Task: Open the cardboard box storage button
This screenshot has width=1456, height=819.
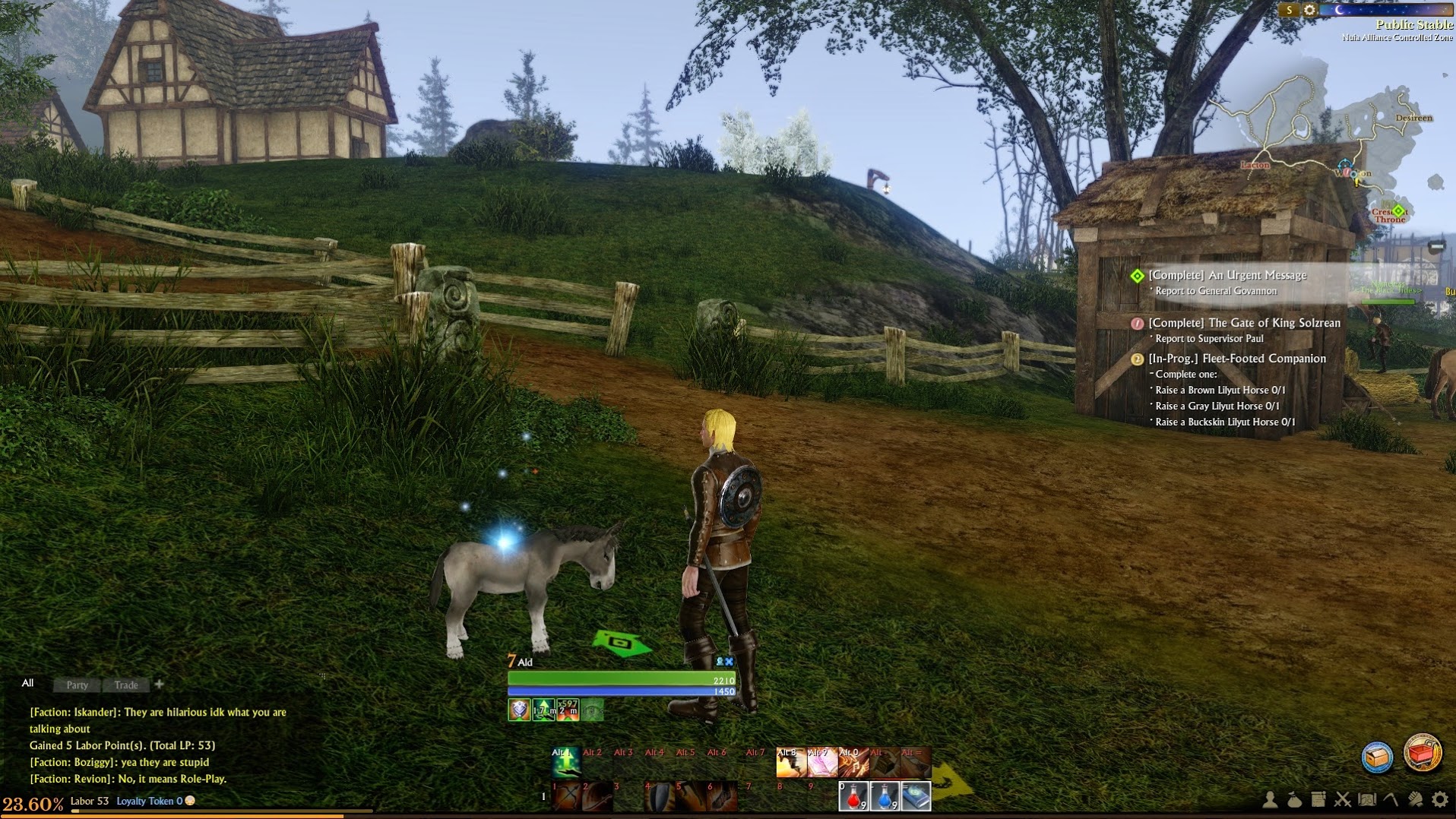Action: pyautogui.click(x=1377, y=757)
